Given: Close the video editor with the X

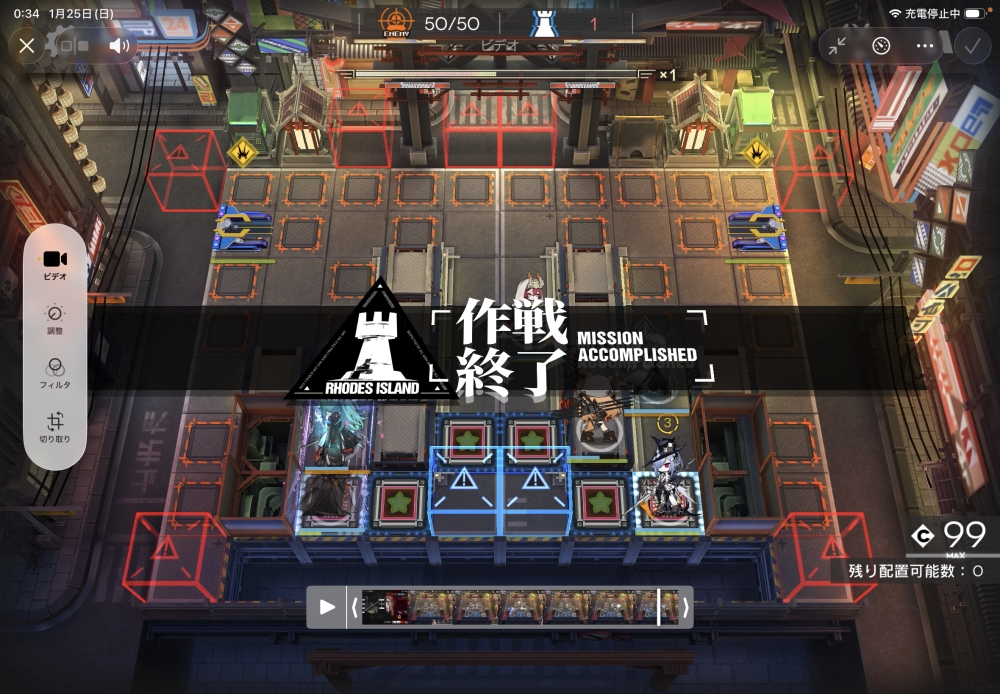Looking at the screenshot, I should tap(27, 45).
